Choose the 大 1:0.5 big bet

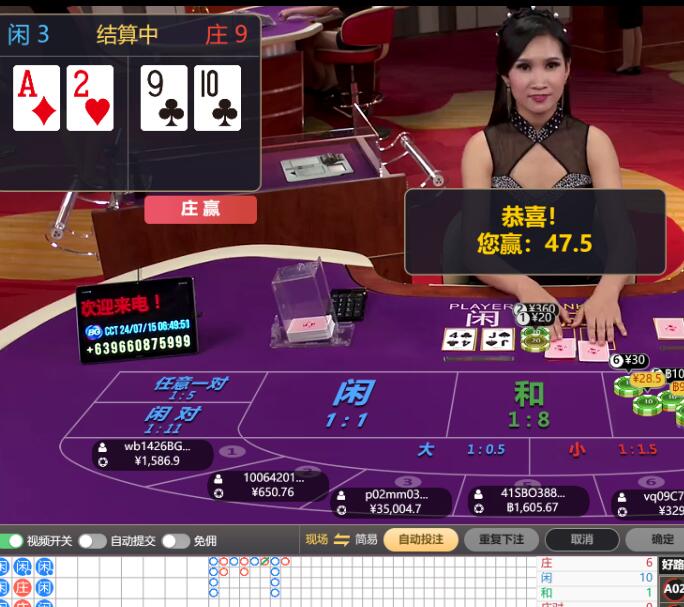point(460,450)
